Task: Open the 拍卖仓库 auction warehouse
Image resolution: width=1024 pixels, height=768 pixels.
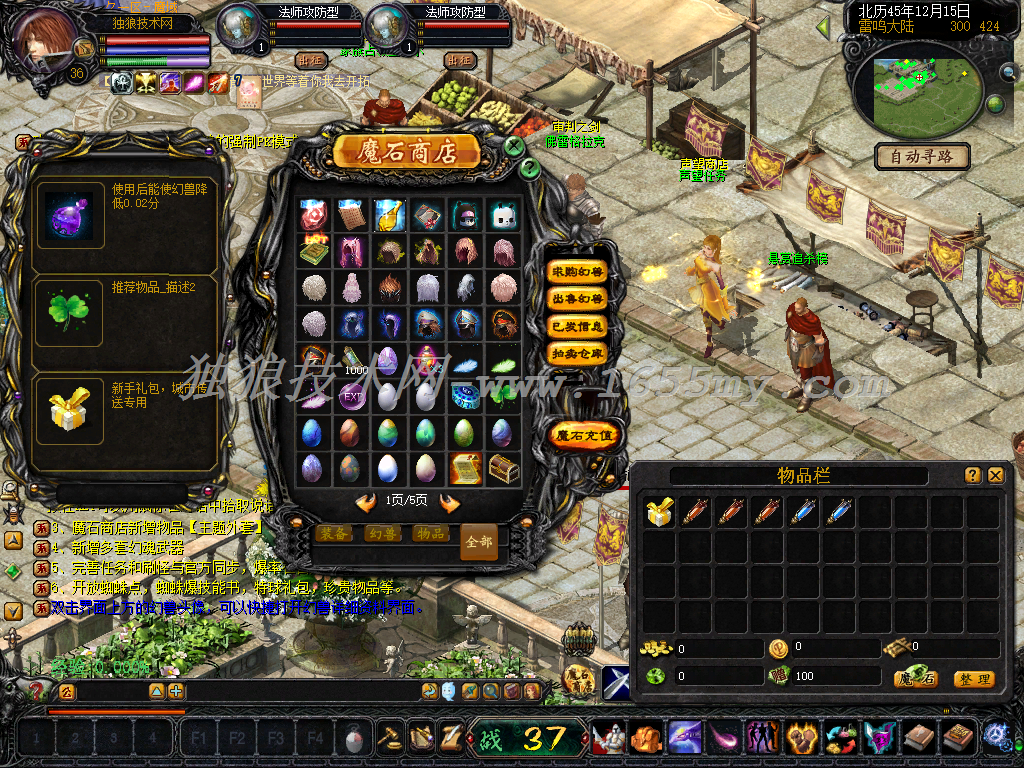Action: pos(577,353)
